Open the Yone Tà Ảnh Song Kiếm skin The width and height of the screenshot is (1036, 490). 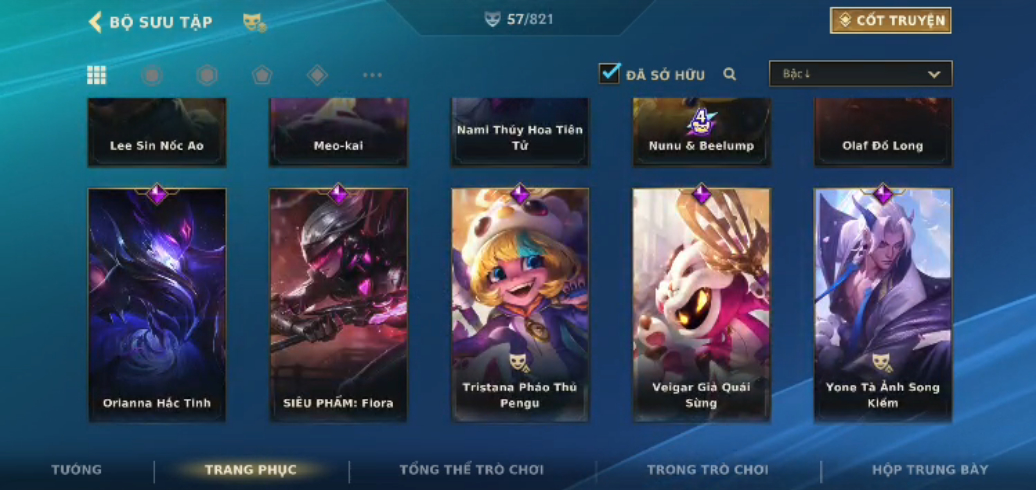883,304
